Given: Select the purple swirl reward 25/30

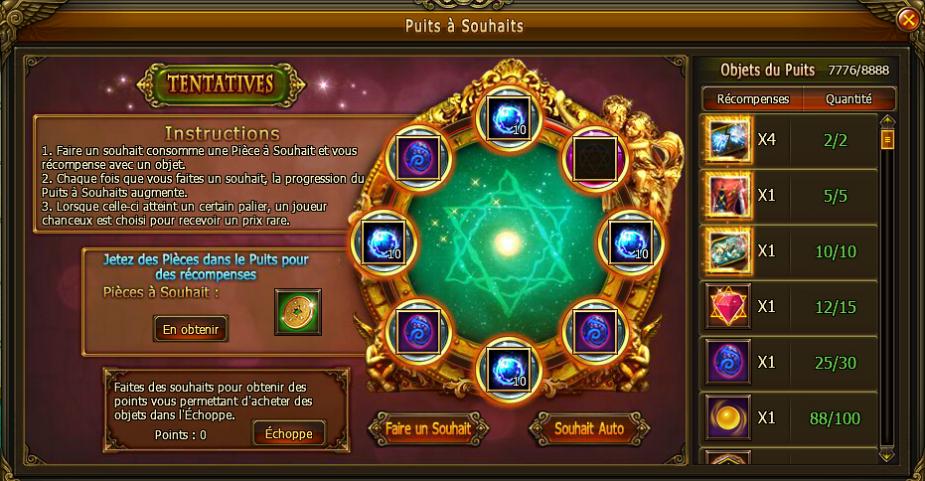Looking at the screenshot, I should pyautogui.click(x=727, y=362).
